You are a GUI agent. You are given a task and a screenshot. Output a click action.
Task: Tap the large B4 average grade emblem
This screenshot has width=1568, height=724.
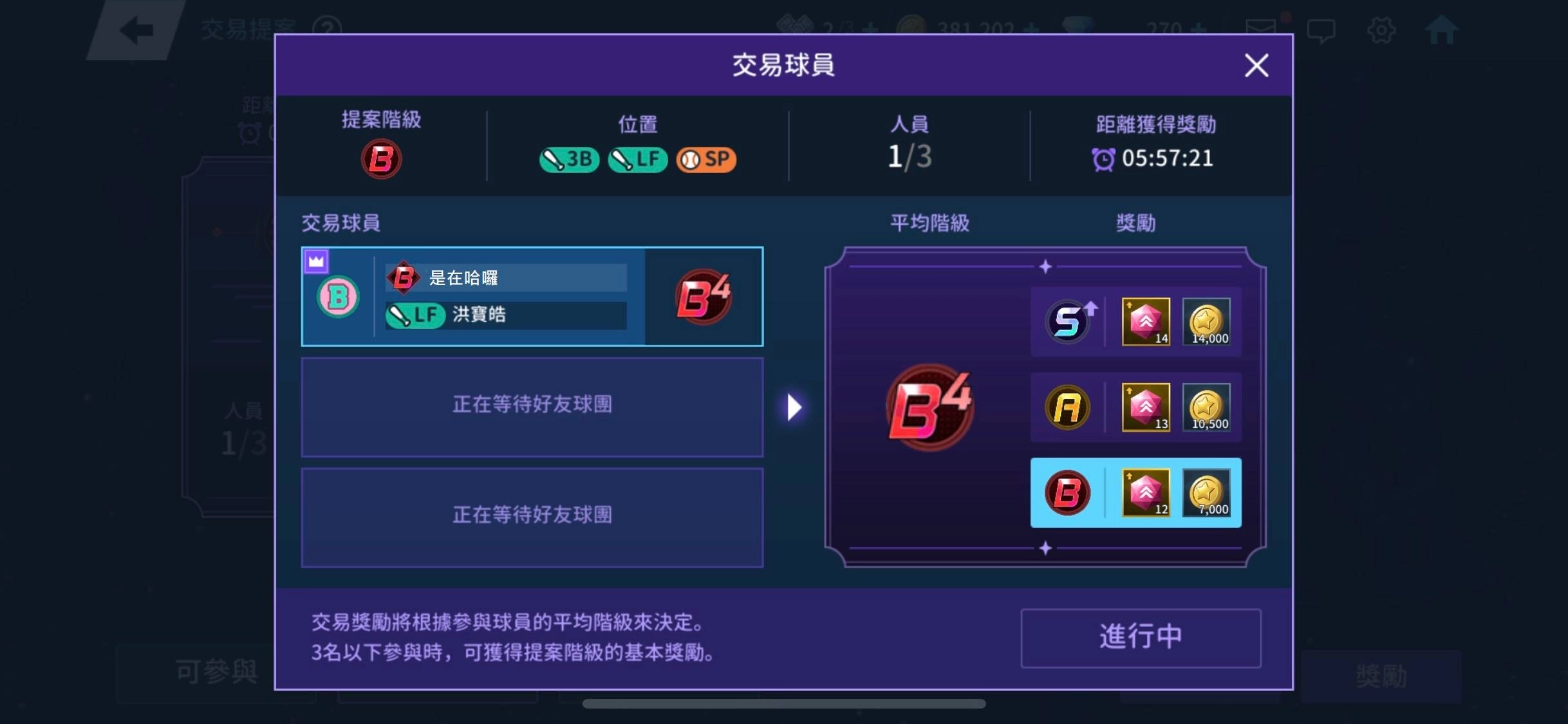pyautogui.click(x=929, y=407)
